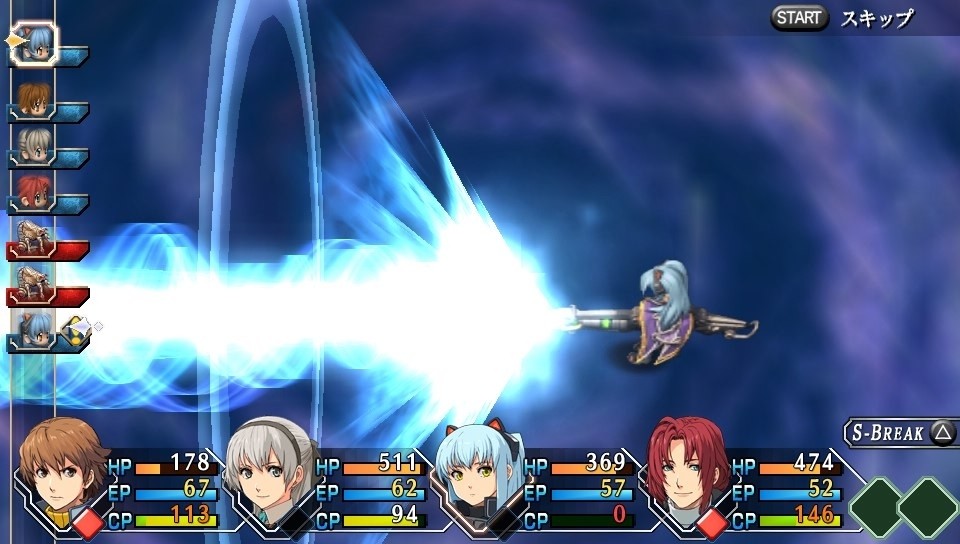Viewport: 960px width, 544px height.
Task: Click the highlighted active-turn portrait in turn order
Action: [35, 44]
